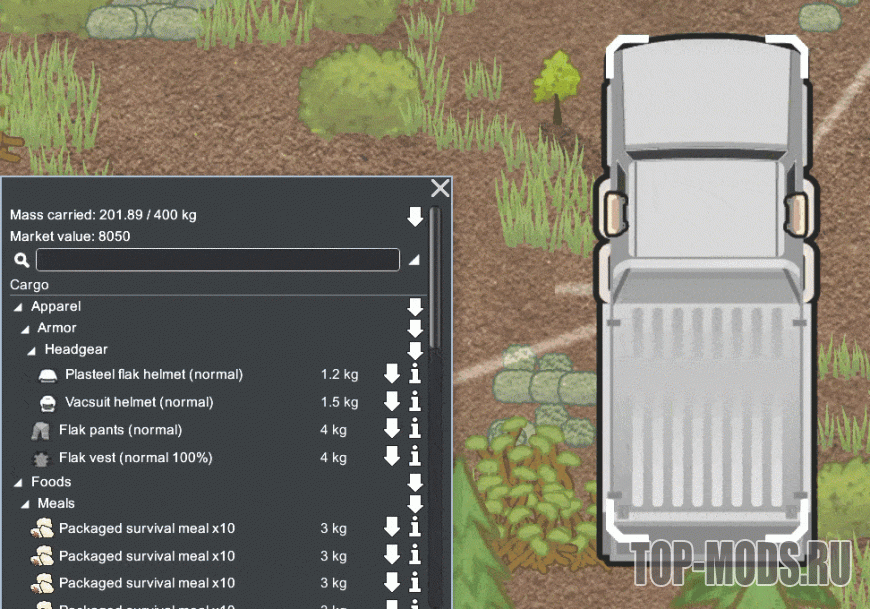Collapse the Foods category
Viewport: 870px width, 609px height.
pyautogui.click(x=18, y=483)
